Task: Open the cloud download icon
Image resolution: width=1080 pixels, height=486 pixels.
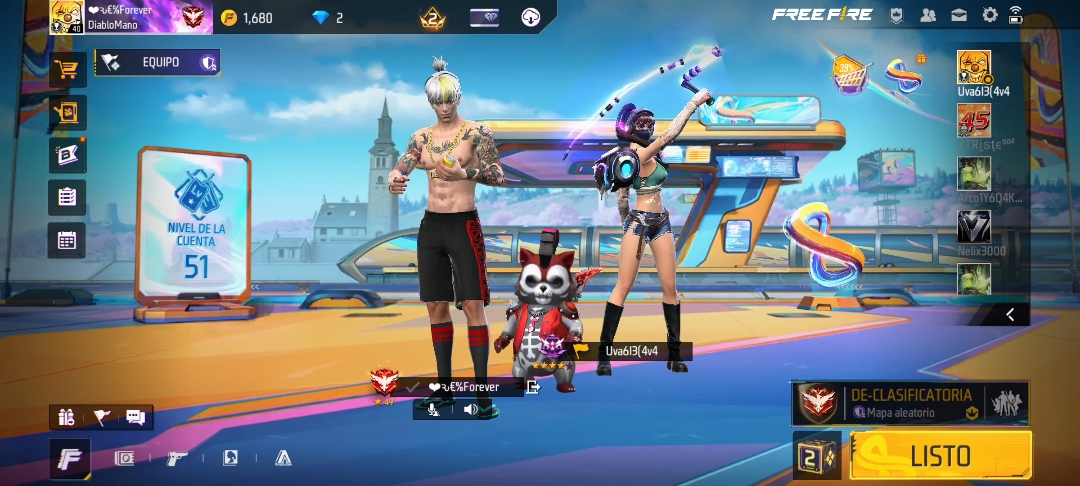Action: pos(531,17)
